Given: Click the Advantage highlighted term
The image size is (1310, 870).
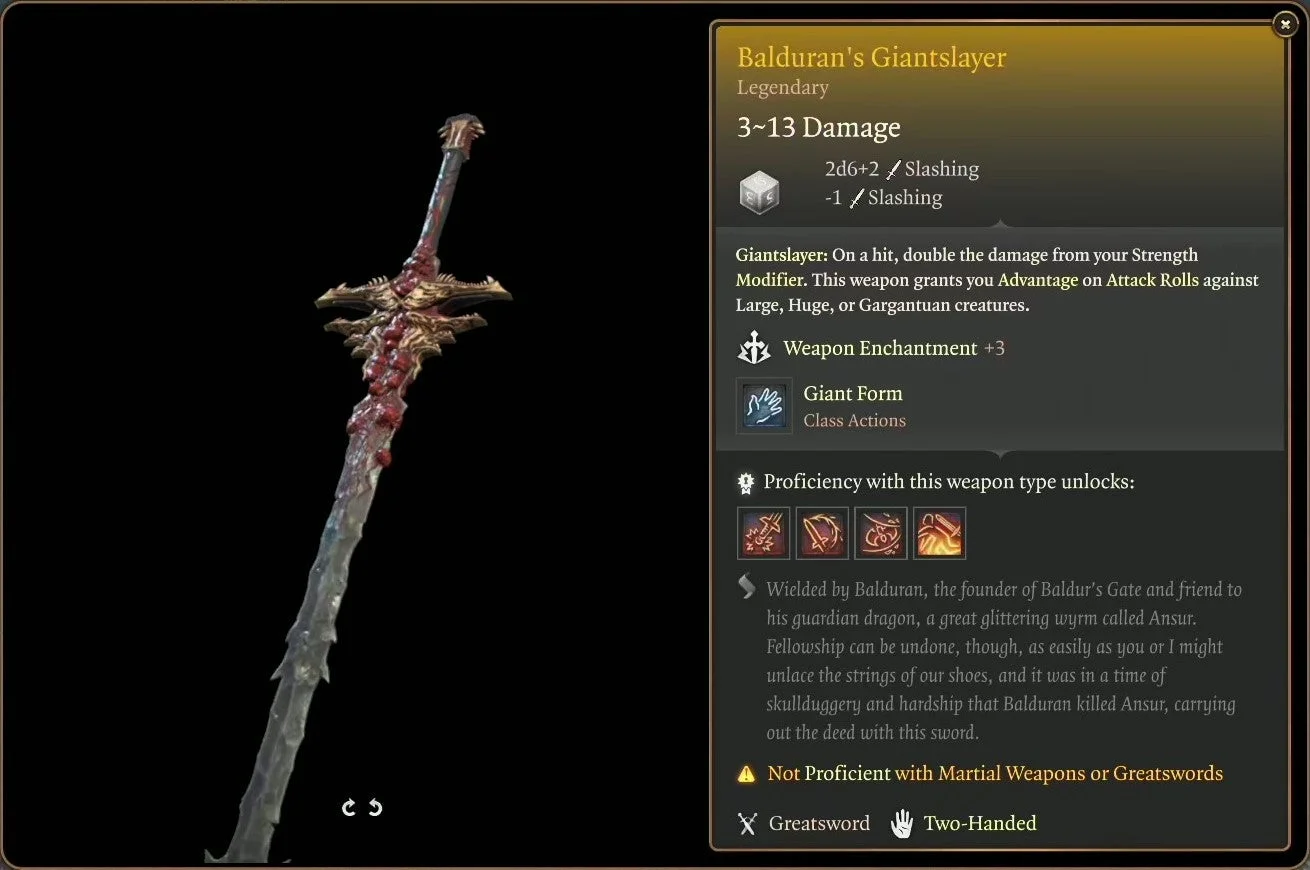Looking at the screenshot, I should pos(1037,280).
